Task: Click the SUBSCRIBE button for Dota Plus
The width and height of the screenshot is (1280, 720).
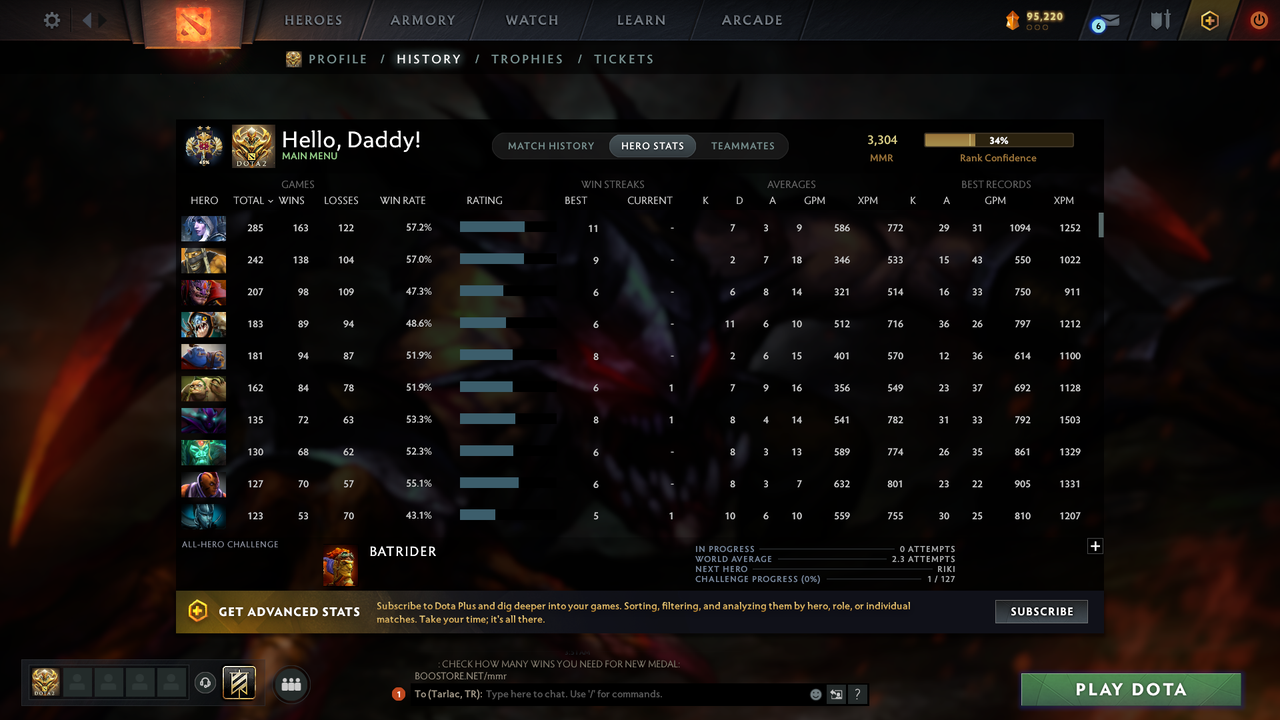Action: [x=1041, y=611]
